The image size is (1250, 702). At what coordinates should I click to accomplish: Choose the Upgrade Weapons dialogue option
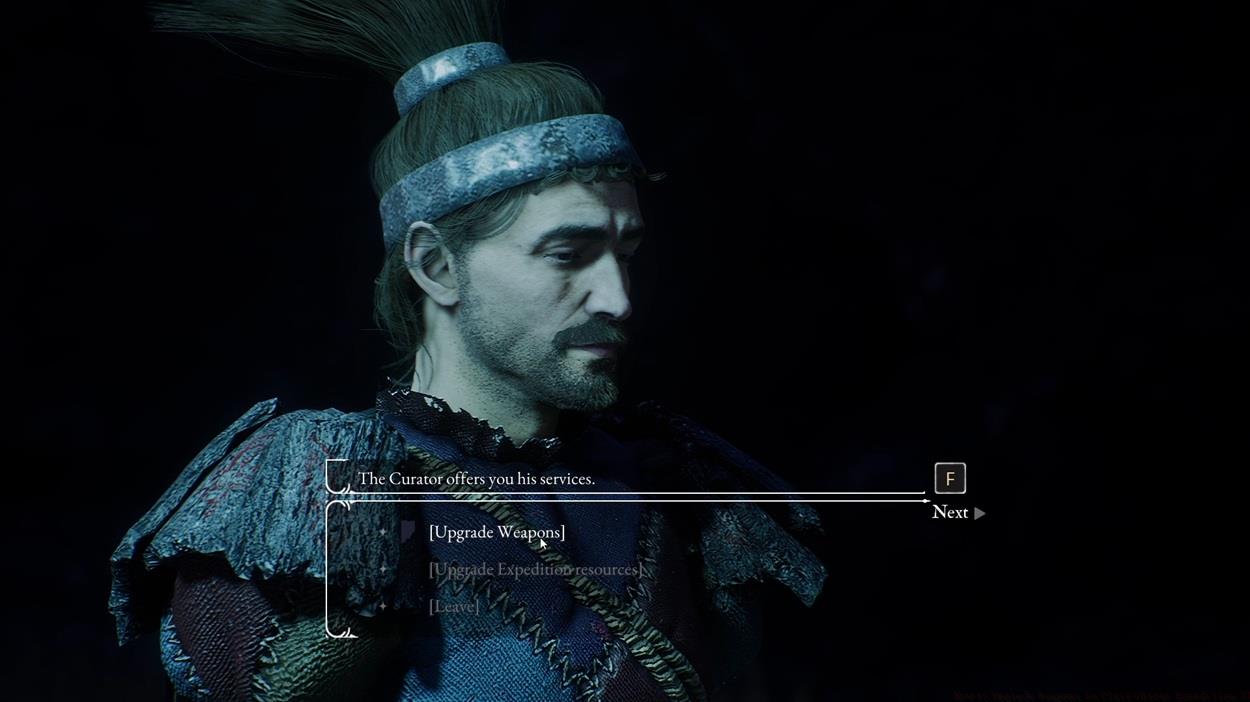[x=496, y=532]
